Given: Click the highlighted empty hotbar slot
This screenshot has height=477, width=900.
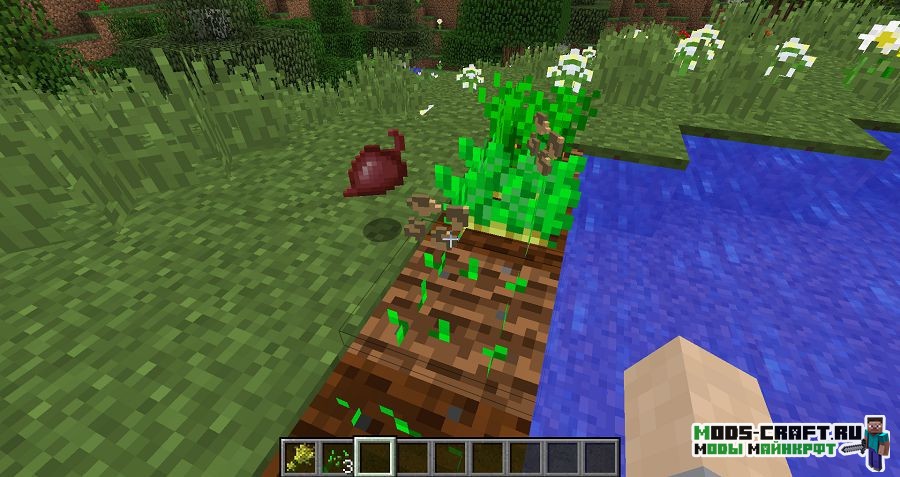Looking at the screenshot, I should 374,456.
